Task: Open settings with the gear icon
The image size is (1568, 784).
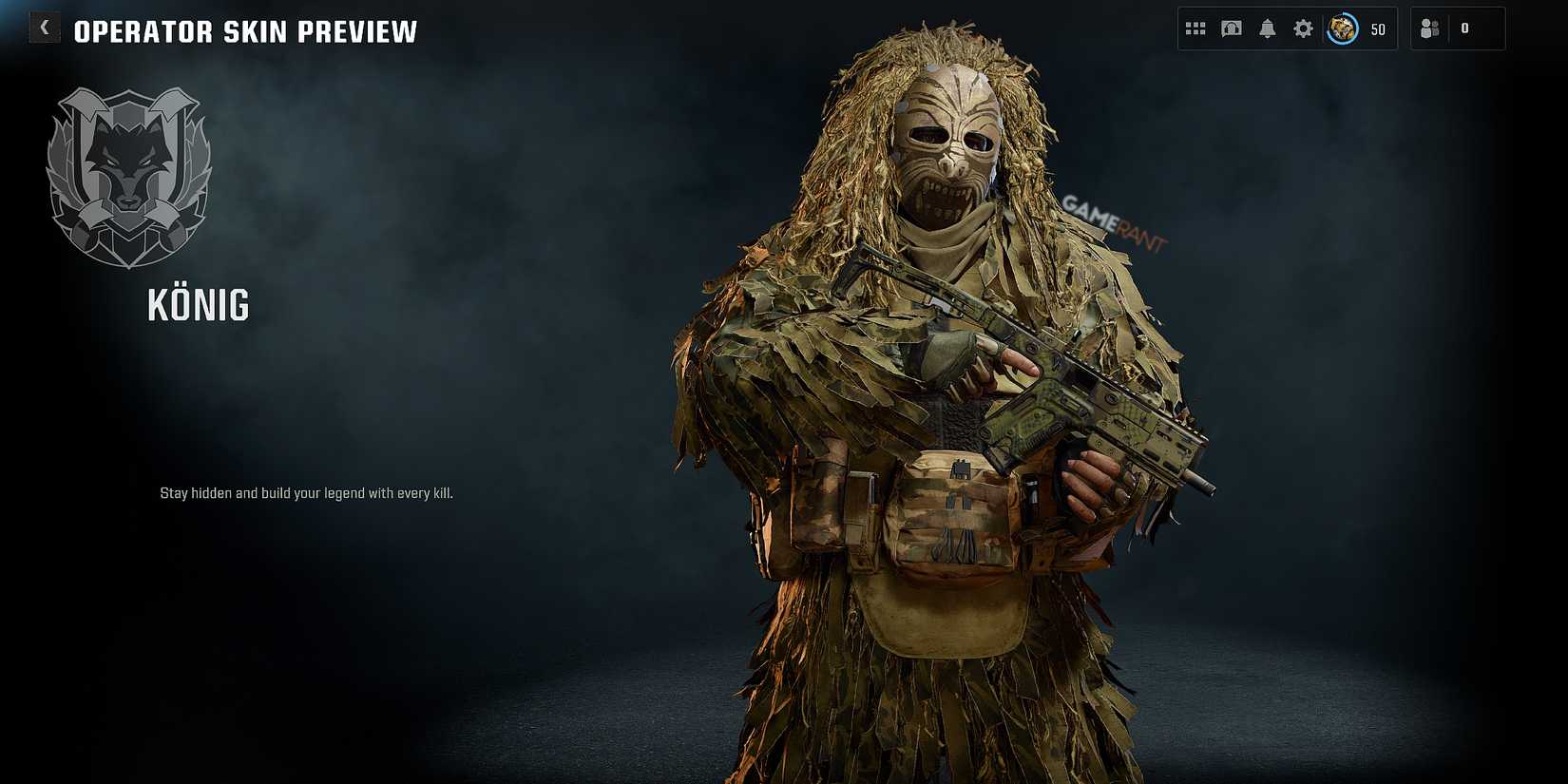Action: tap(1302, 28)
